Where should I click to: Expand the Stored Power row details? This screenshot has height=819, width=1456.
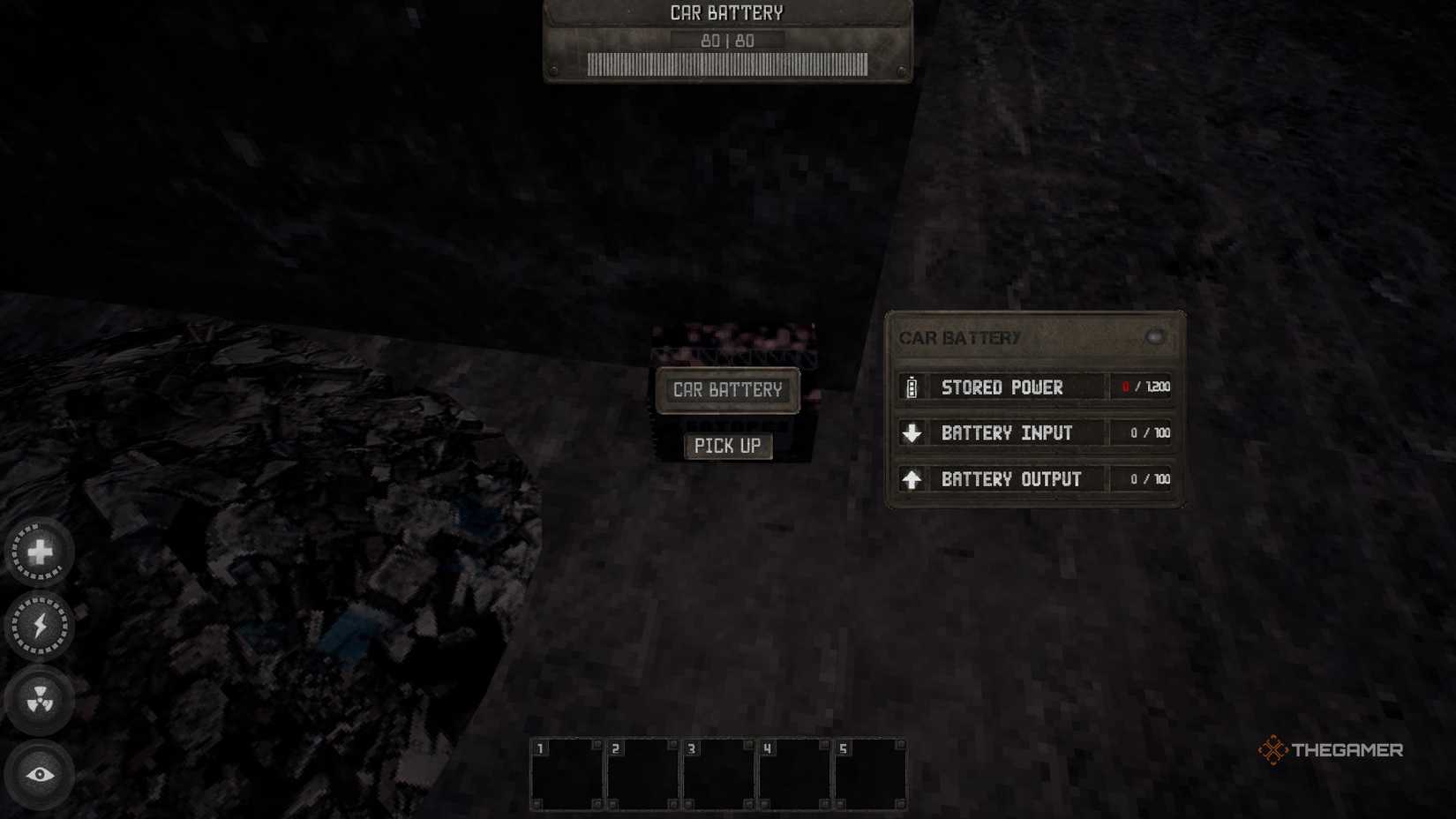(1002, 387)
